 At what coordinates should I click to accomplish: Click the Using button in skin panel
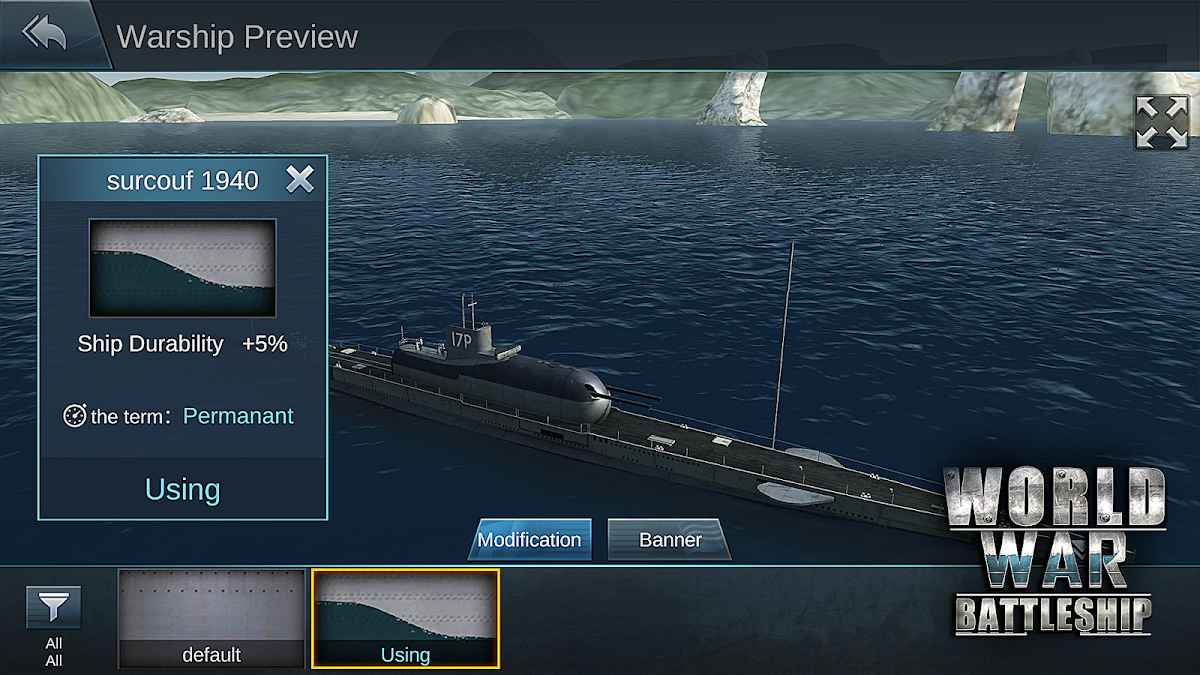tap(183, 489)
